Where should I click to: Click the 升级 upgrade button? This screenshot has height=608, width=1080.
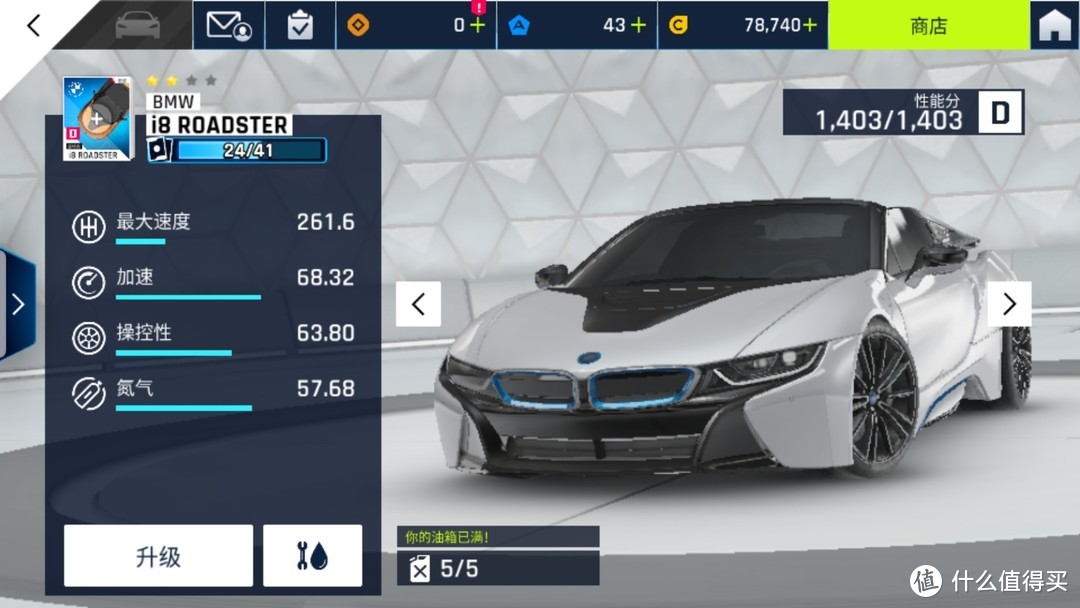(x=158, y=556)
